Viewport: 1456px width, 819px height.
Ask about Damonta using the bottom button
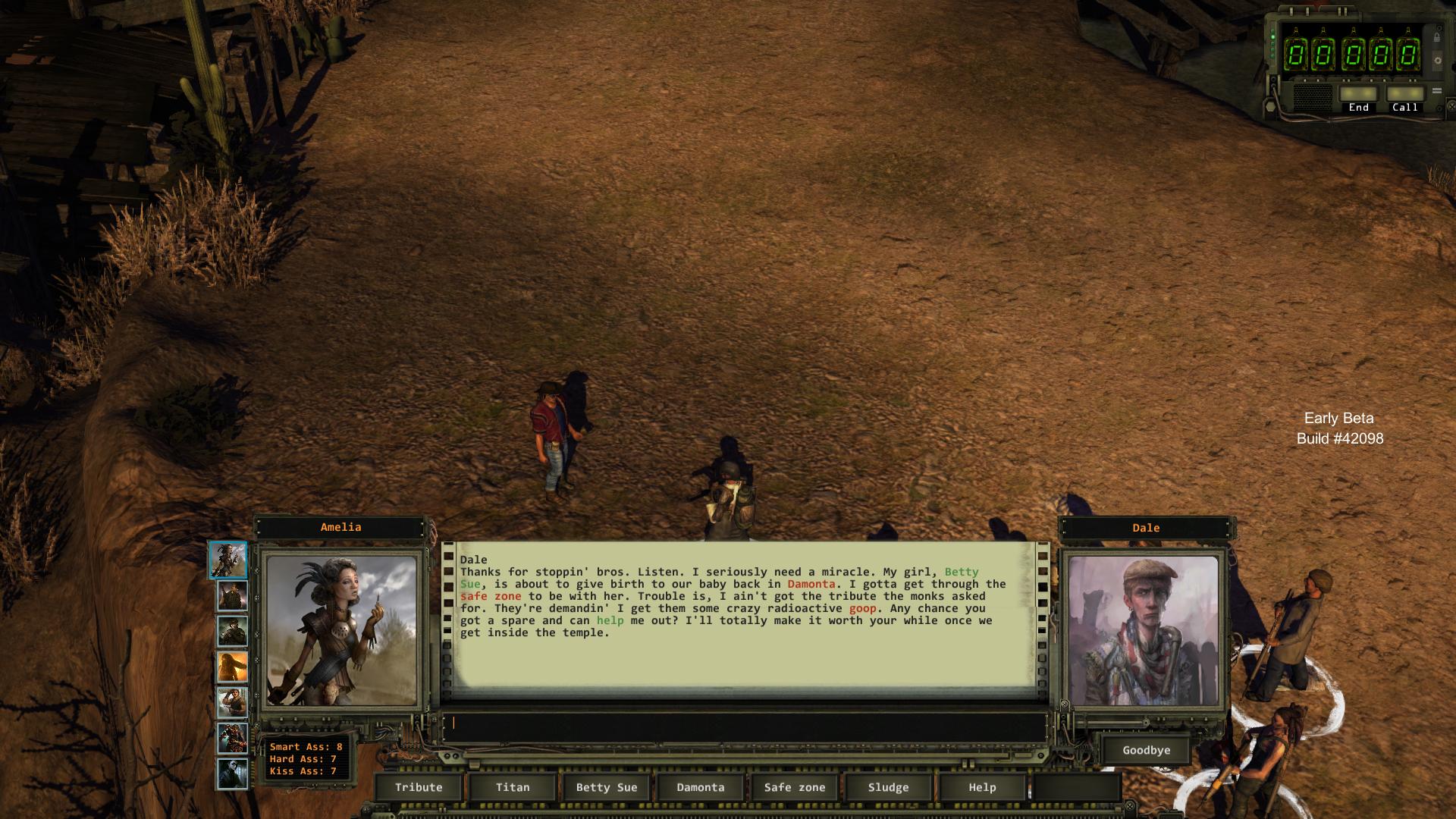701,787
